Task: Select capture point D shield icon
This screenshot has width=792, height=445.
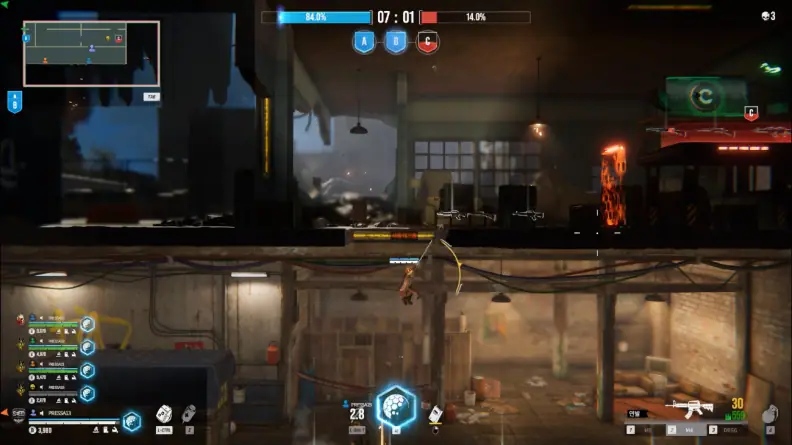Action: point(396,42)
